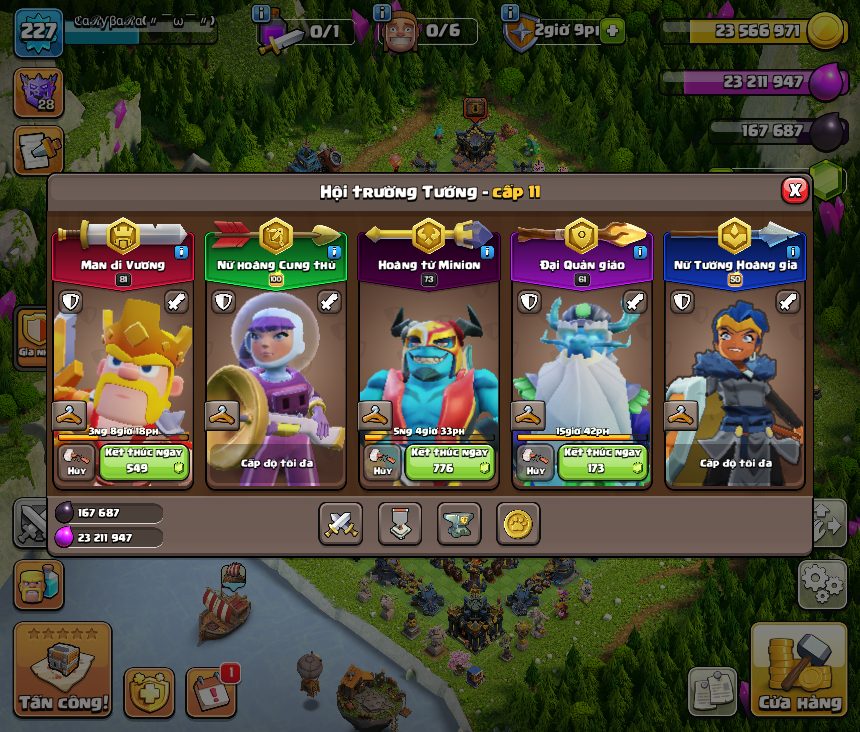
Task: Open the crossed swords button below the heroes
Action: click(x=340, y=523)
